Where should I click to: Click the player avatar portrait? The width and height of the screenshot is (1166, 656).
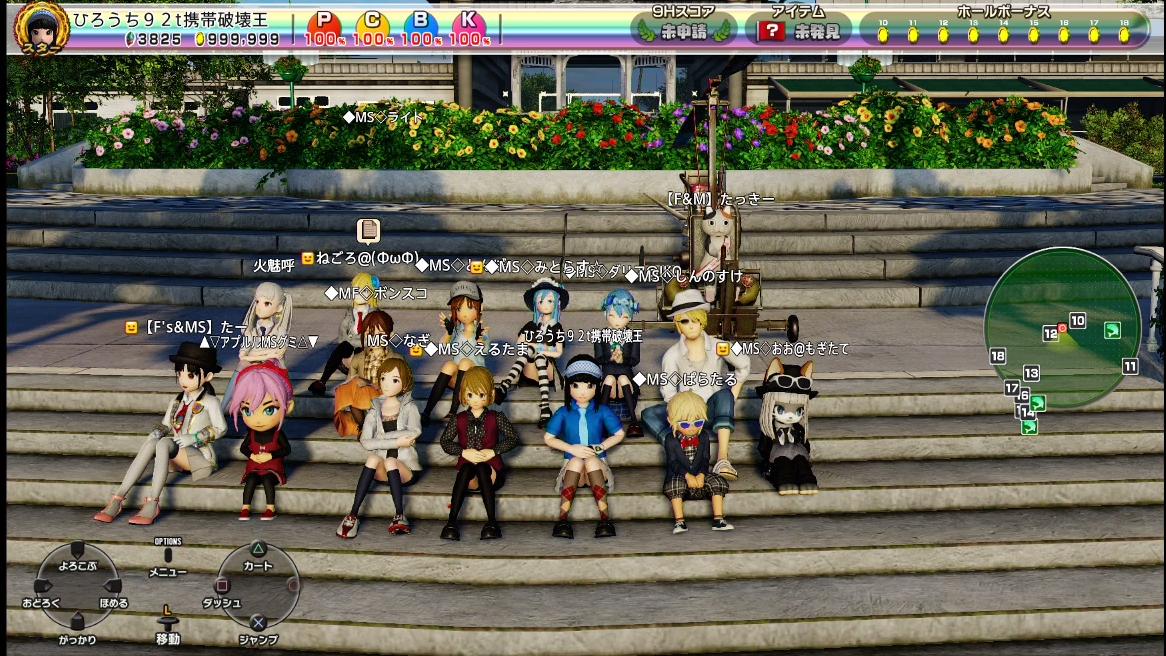[41, 26]
